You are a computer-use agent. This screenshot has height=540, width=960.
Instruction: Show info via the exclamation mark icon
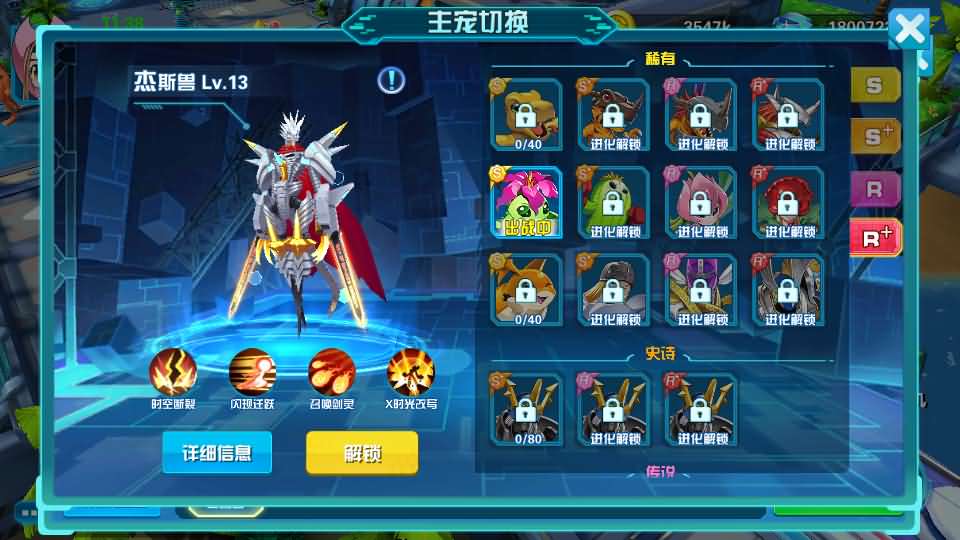tap(391, 80)
